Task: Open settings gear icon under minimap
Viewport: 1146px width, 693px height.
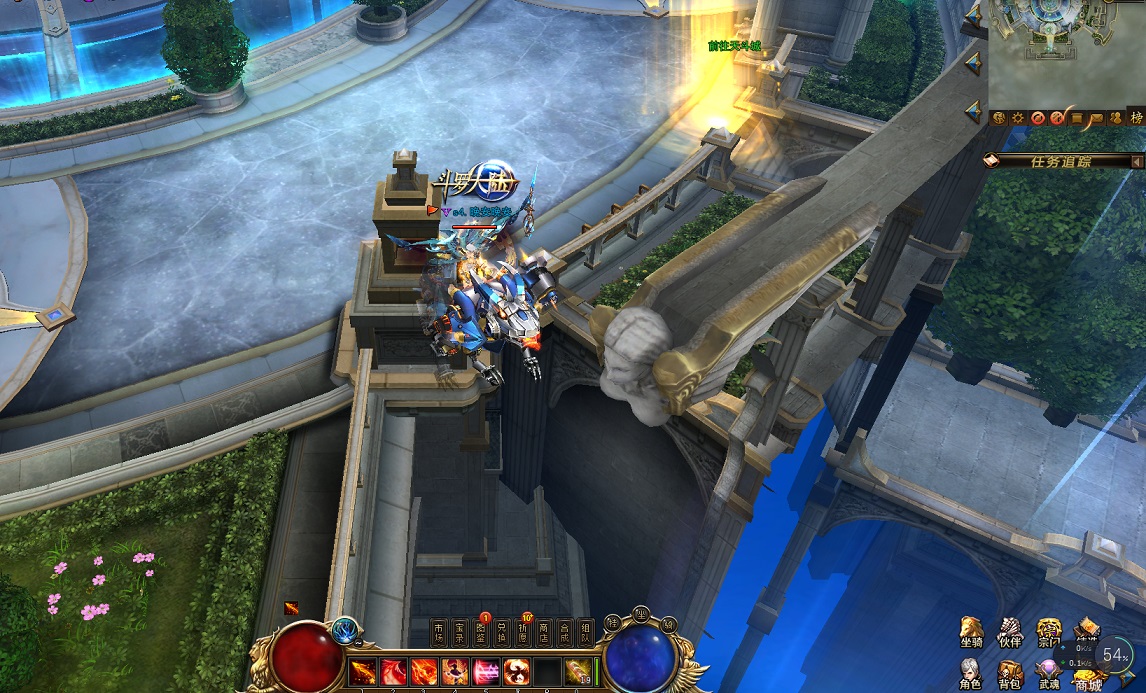Action: pos(1018,118)
